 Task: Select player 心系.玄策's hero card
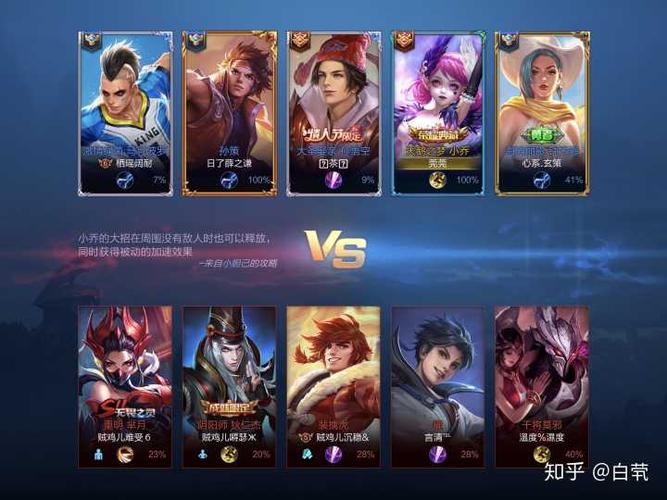[543, 110]
